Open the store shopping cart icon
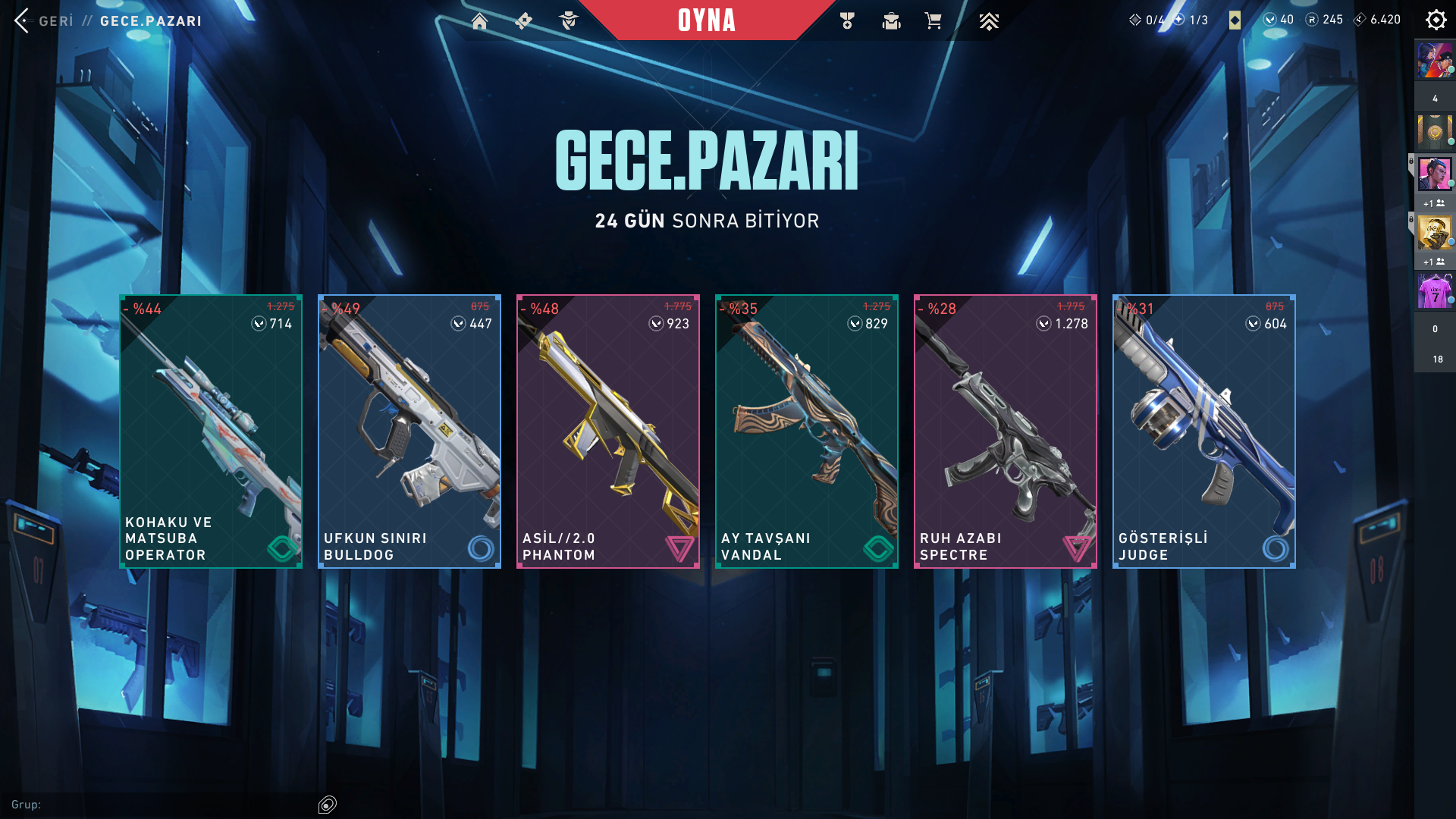Image resolution: width=1456 pixels, height=819 pixels. click(x=933, y=20)
